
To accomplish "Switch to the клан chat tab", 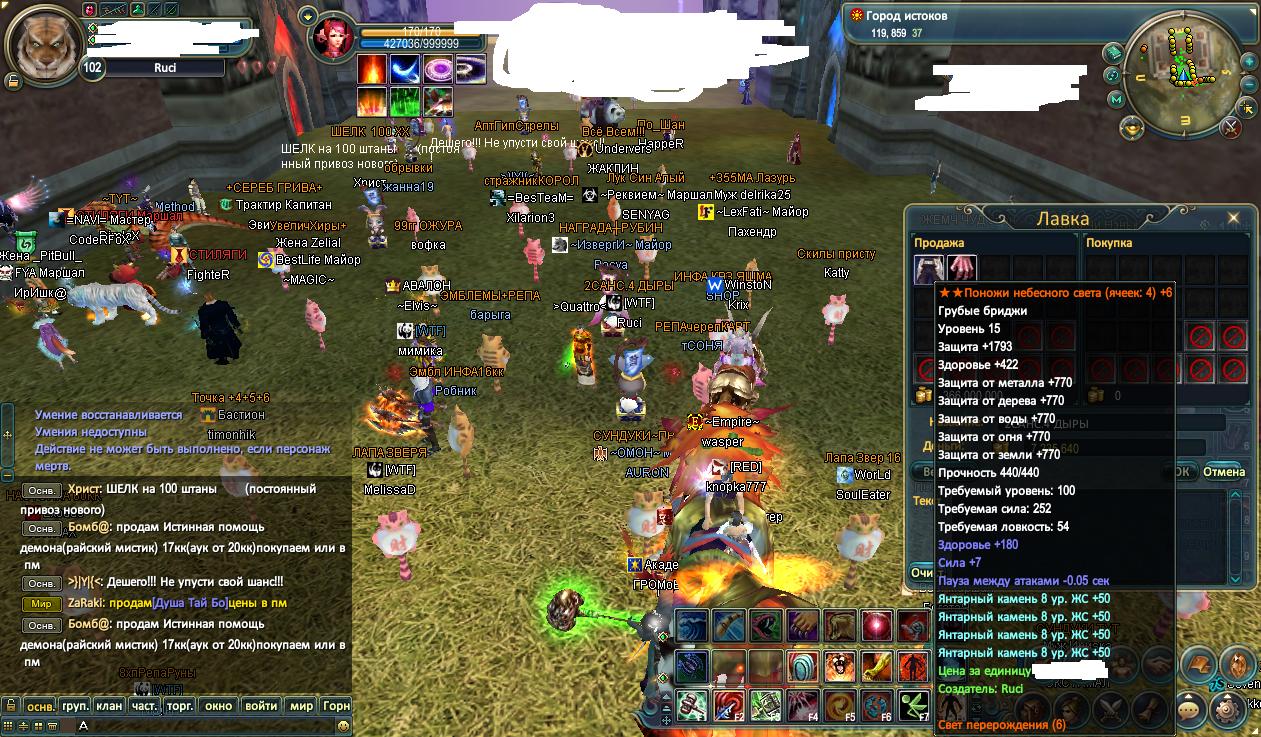I will pos(109,706).
